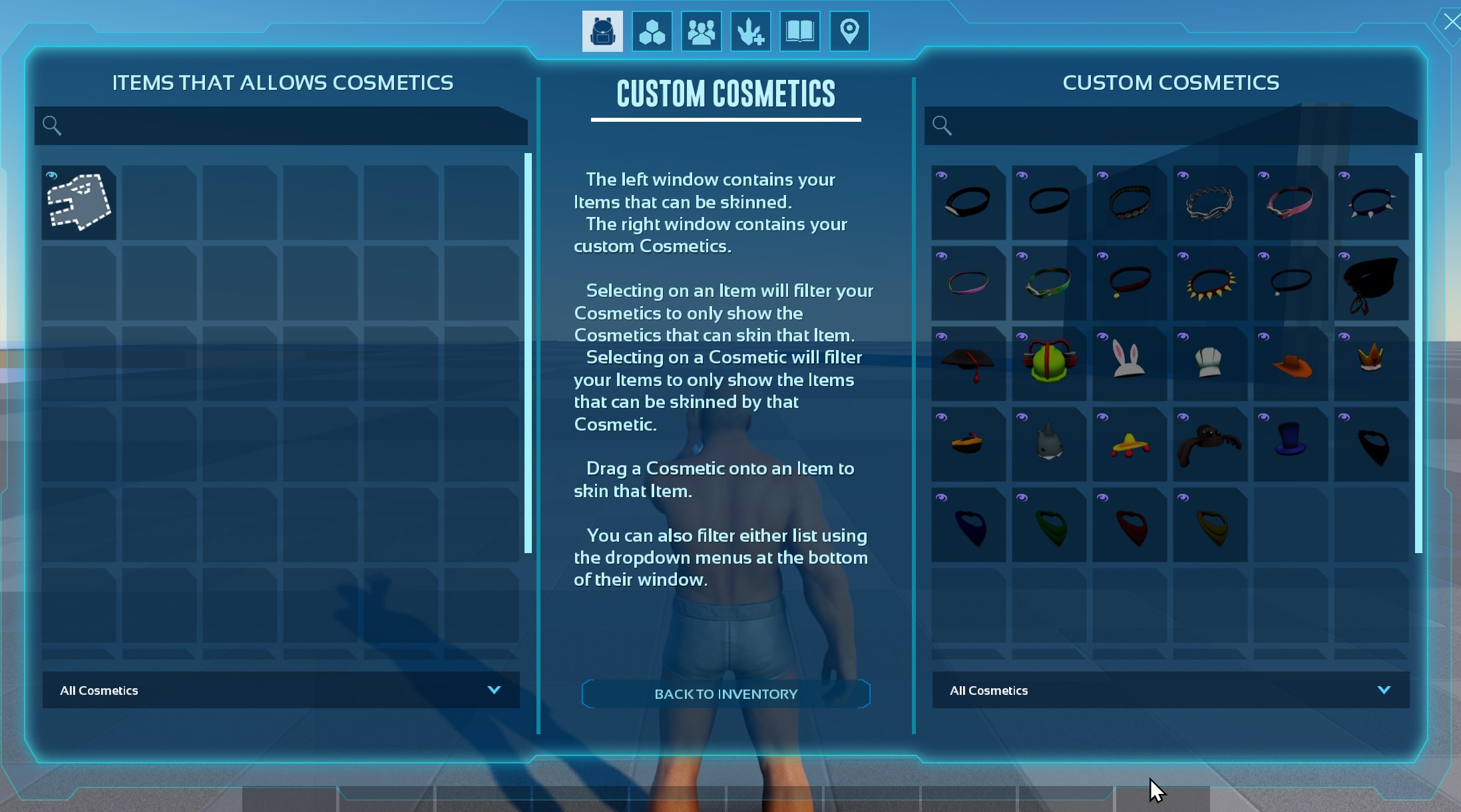Pick the shark head hat cosmetic
This screenshot has height=812, width=1461.
point(1048,444)
